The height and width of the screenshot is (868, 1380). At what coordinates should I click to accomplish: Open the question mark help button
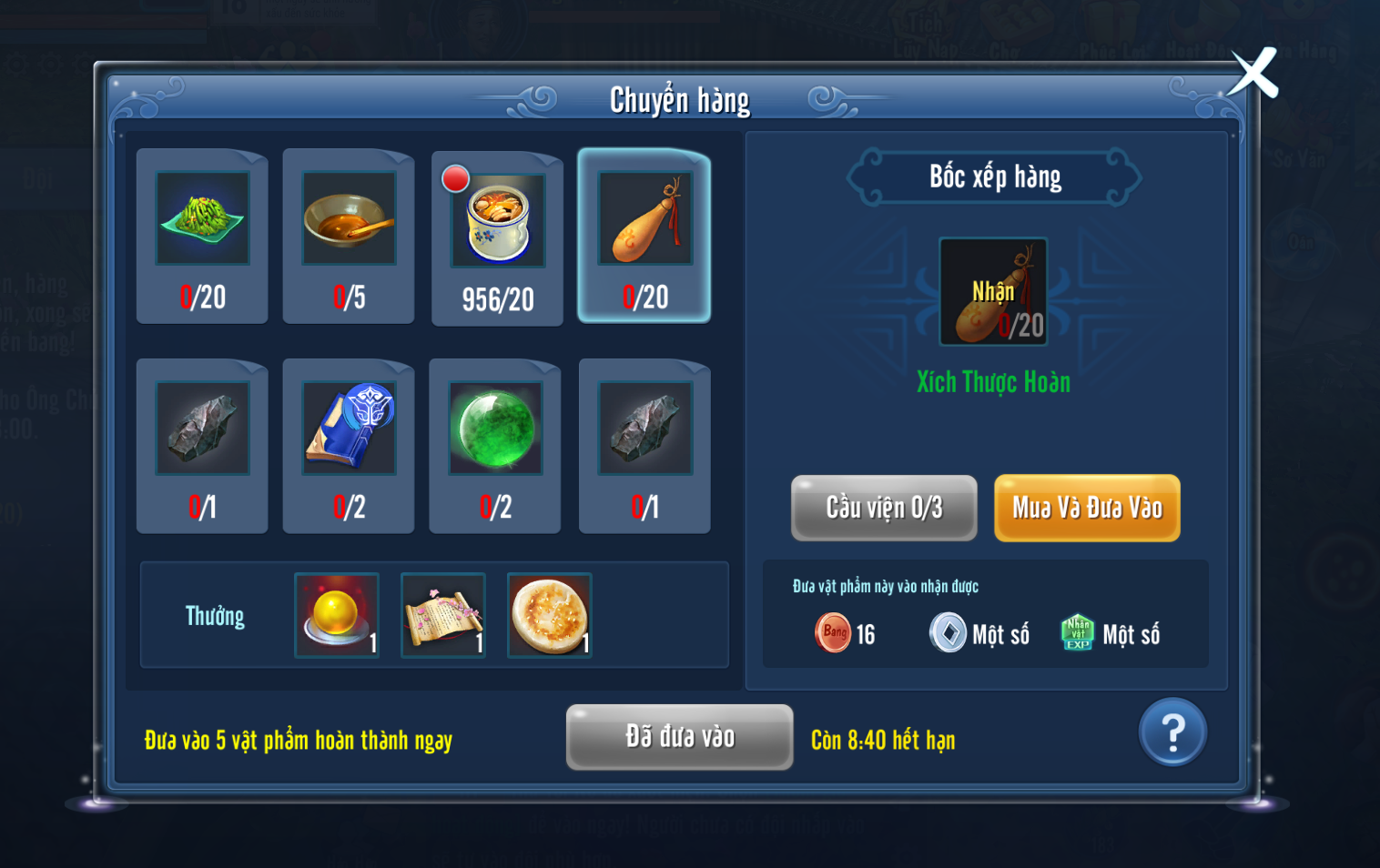(x=1172, y=732)
